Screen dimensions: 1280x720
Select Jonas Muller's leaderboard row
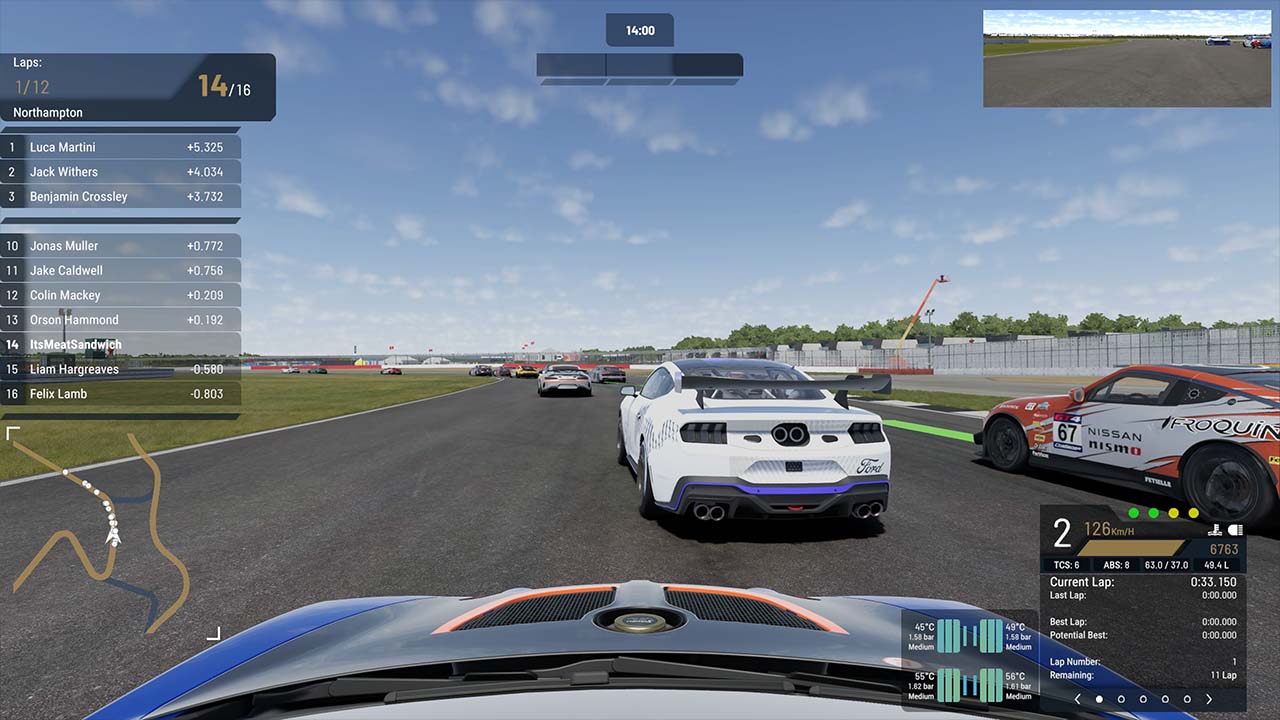click(121, 246)
